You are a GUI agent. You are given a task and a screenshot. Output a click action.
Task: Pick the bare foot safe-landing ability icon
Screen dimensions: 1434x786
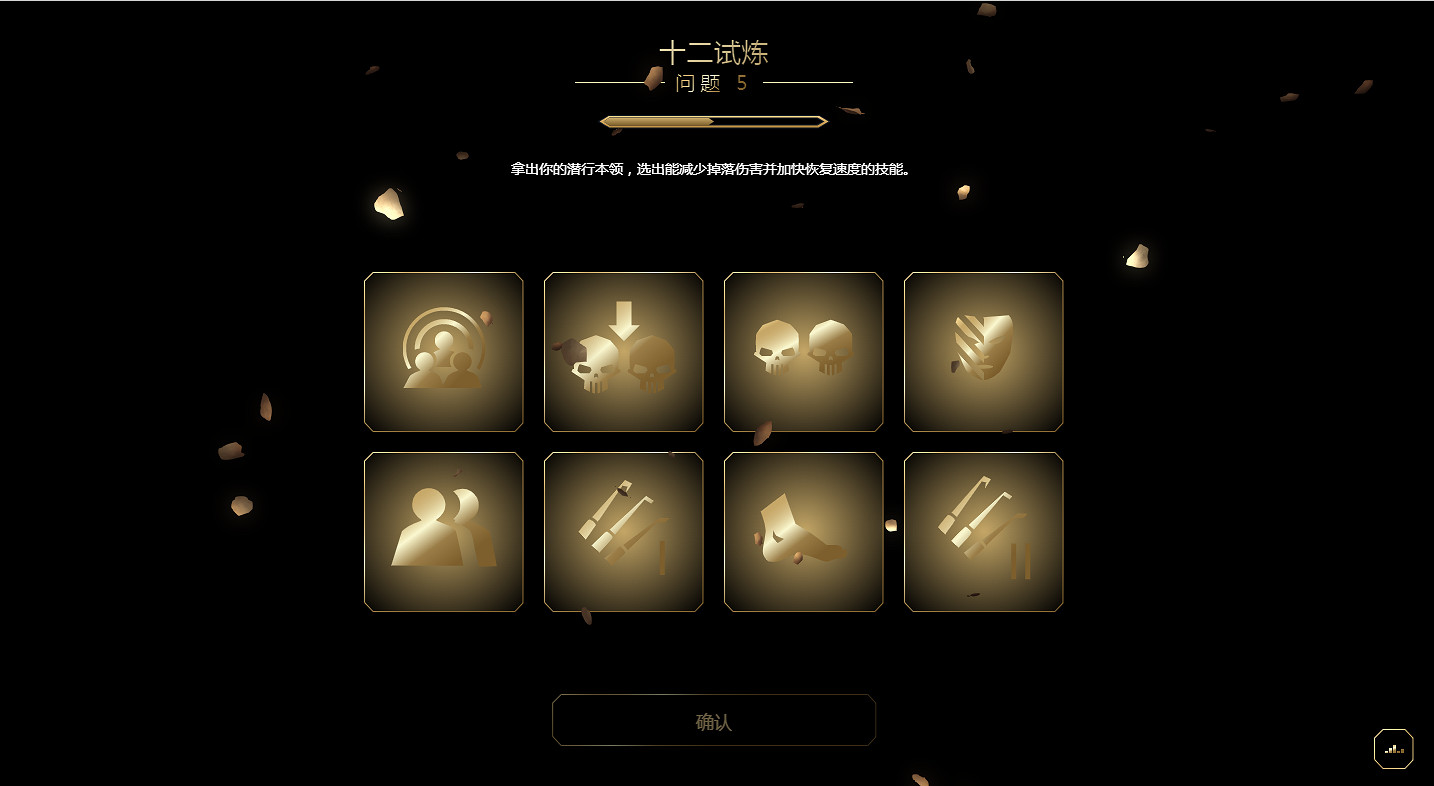coord(803,531)
